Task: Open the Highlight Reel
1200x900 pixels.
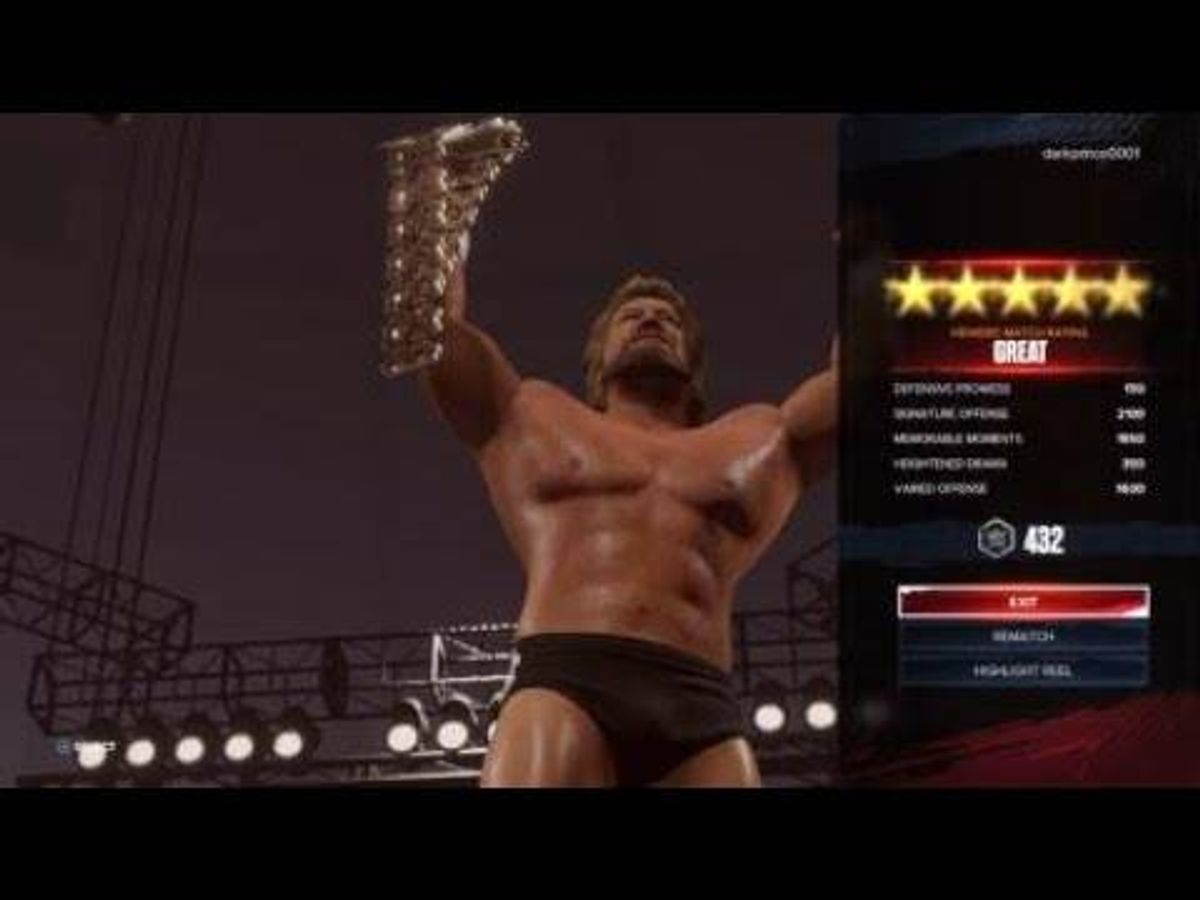Action: point(1022,671)
